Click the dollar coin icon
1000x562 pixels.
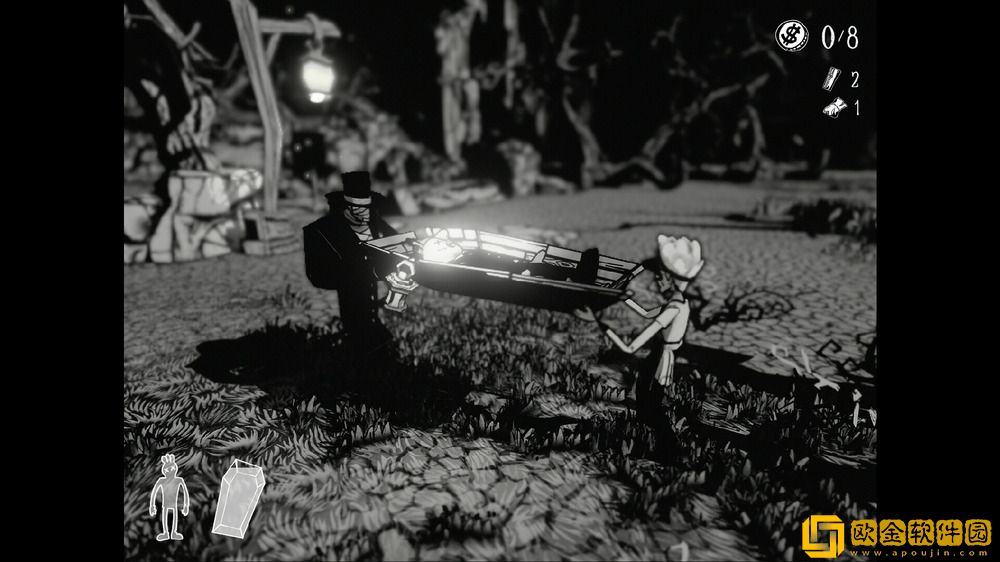[x=789, y=37]
